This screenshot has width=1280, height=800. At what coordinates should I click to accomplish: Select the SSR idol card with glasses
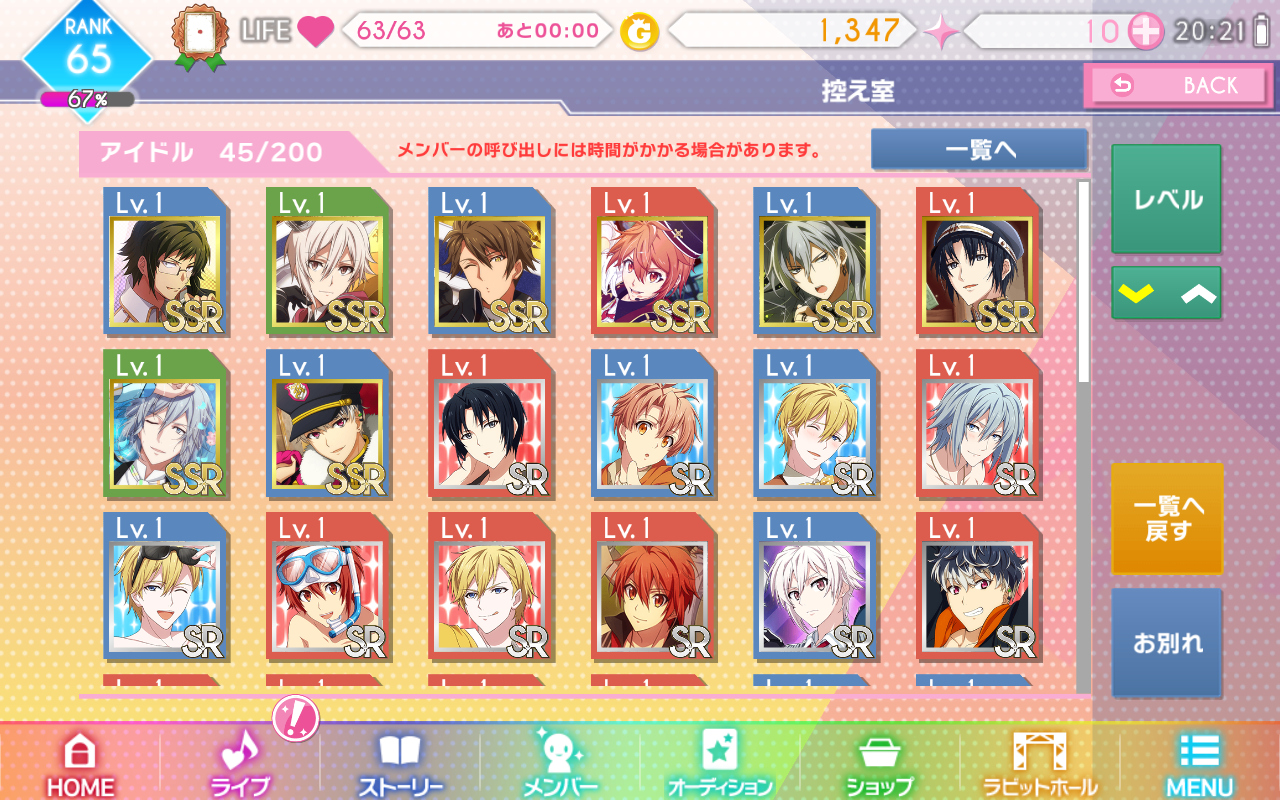pyautogui.click(x=166, y=262)
